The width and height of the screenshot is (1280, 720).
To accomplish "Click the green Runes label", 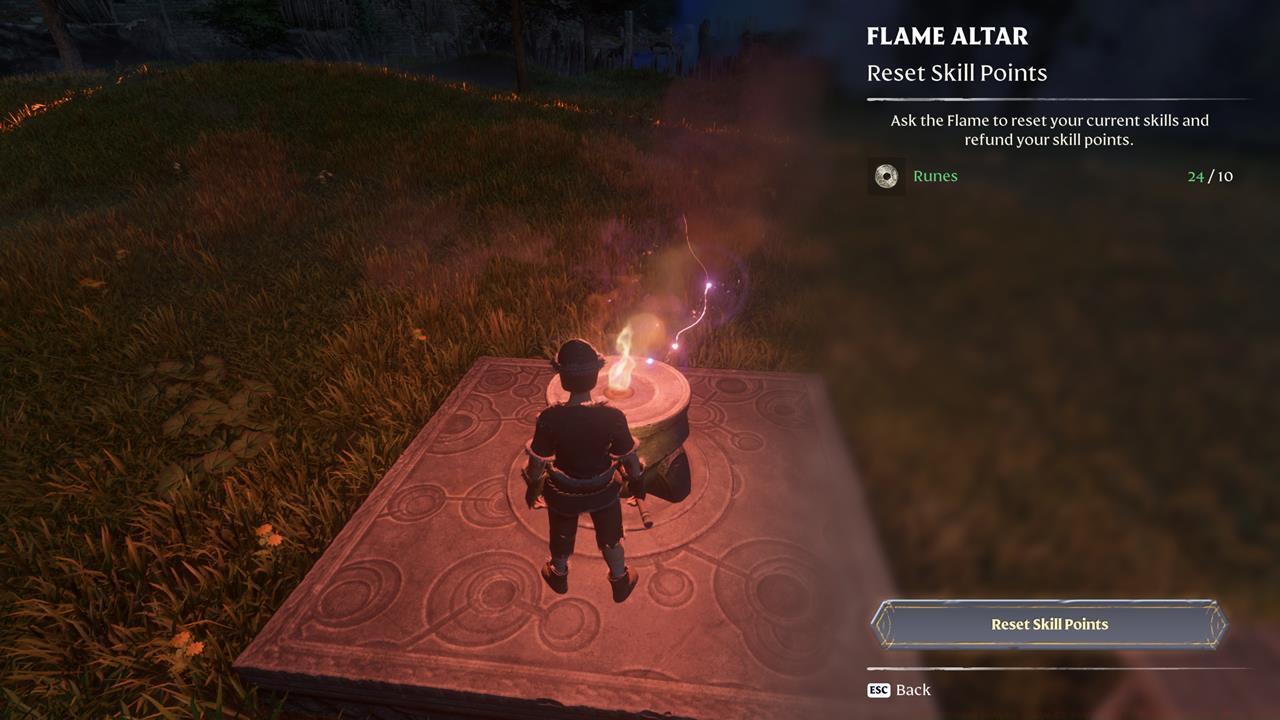I will pos(935,176).
